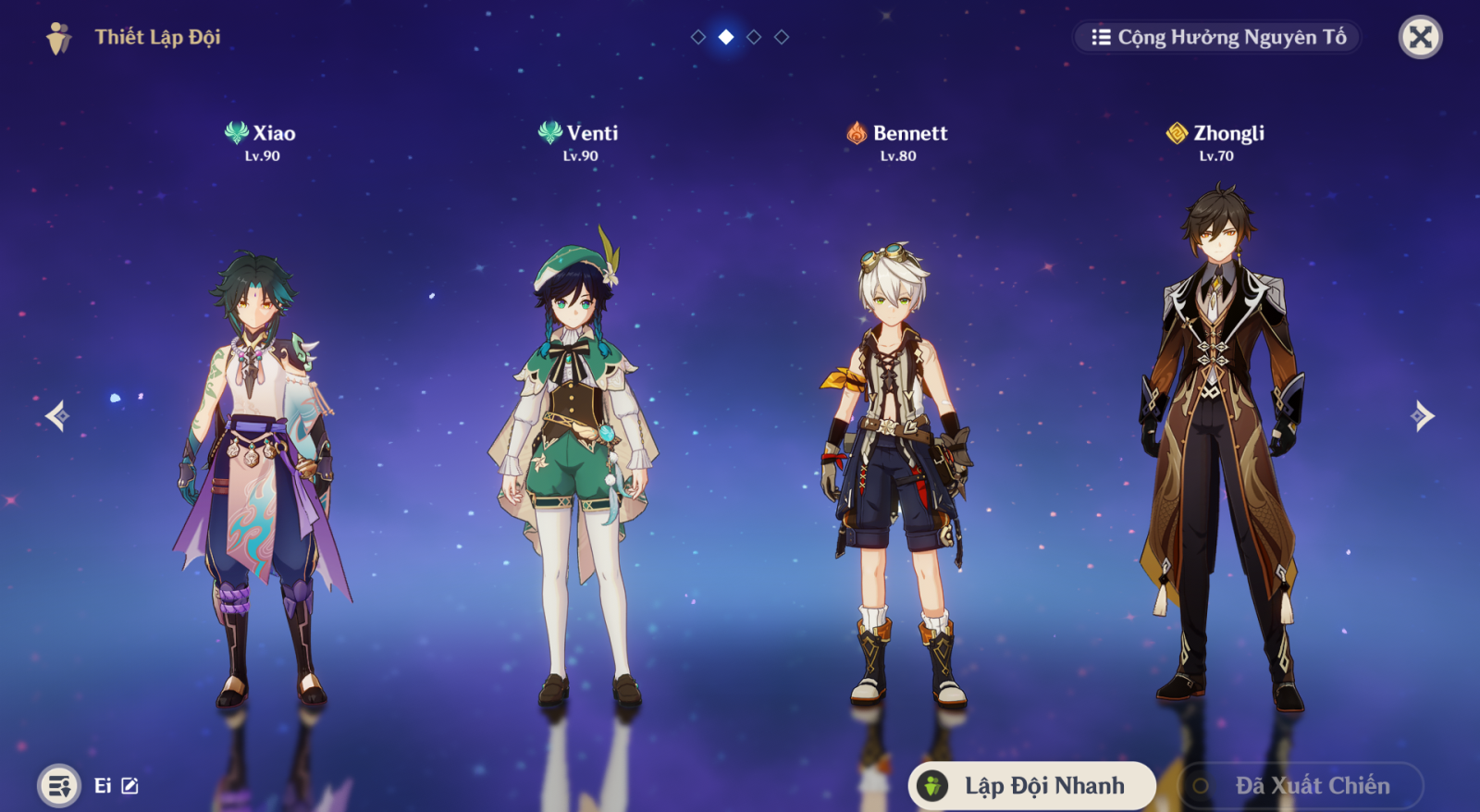
Task: Select the second page indicator diamond
Action: [x=724, y=38]
